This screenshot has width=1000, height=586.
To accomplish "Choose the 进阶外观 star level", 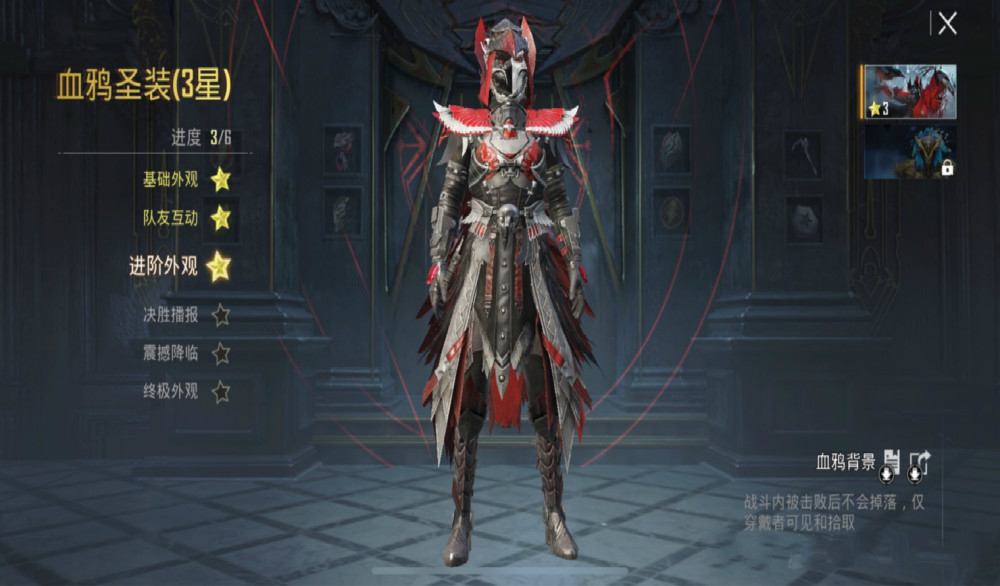I will point(218,266).
